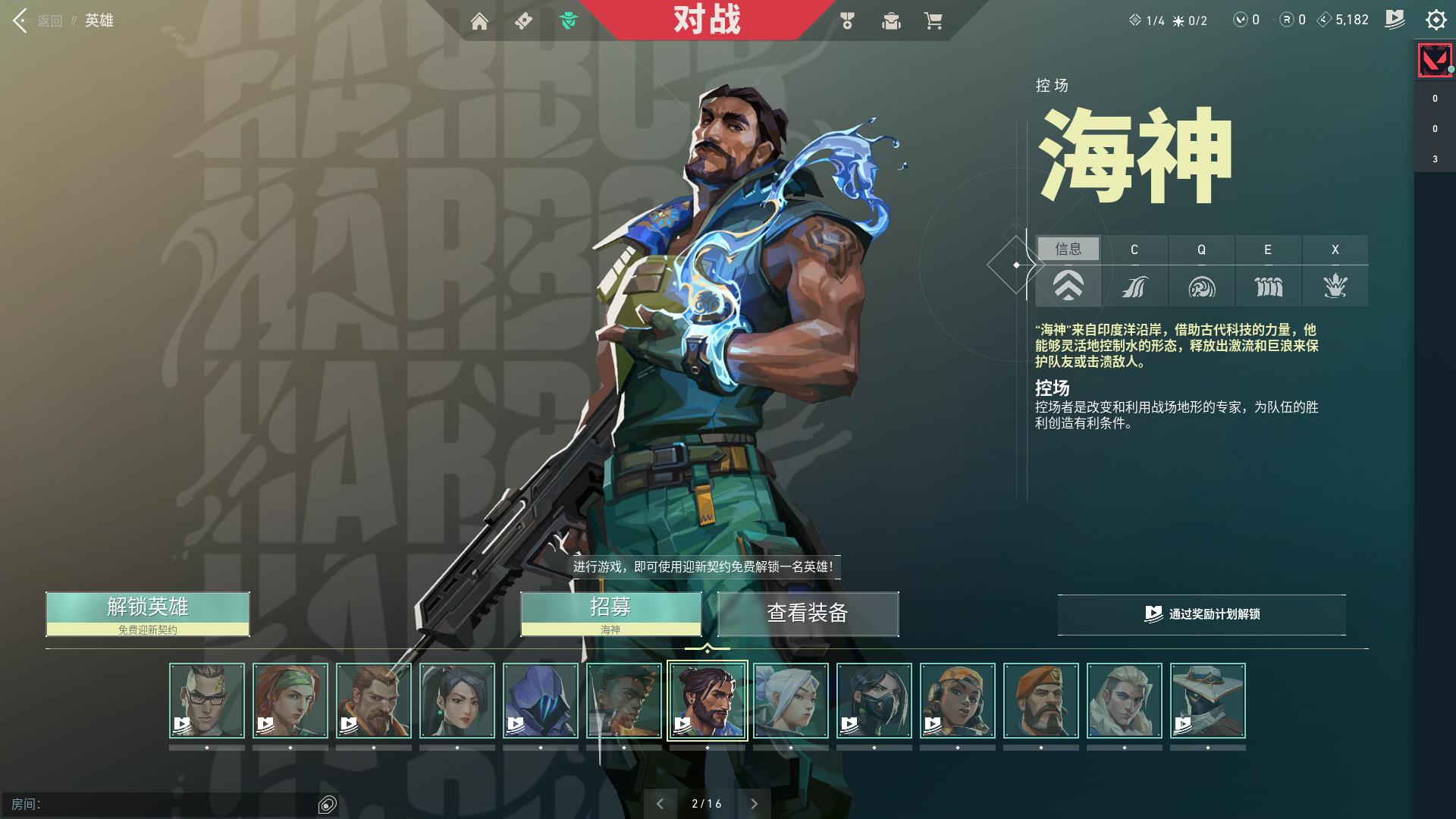
Task: Select Harbor's E water wall ability icon
Action: pos(1268,286)
